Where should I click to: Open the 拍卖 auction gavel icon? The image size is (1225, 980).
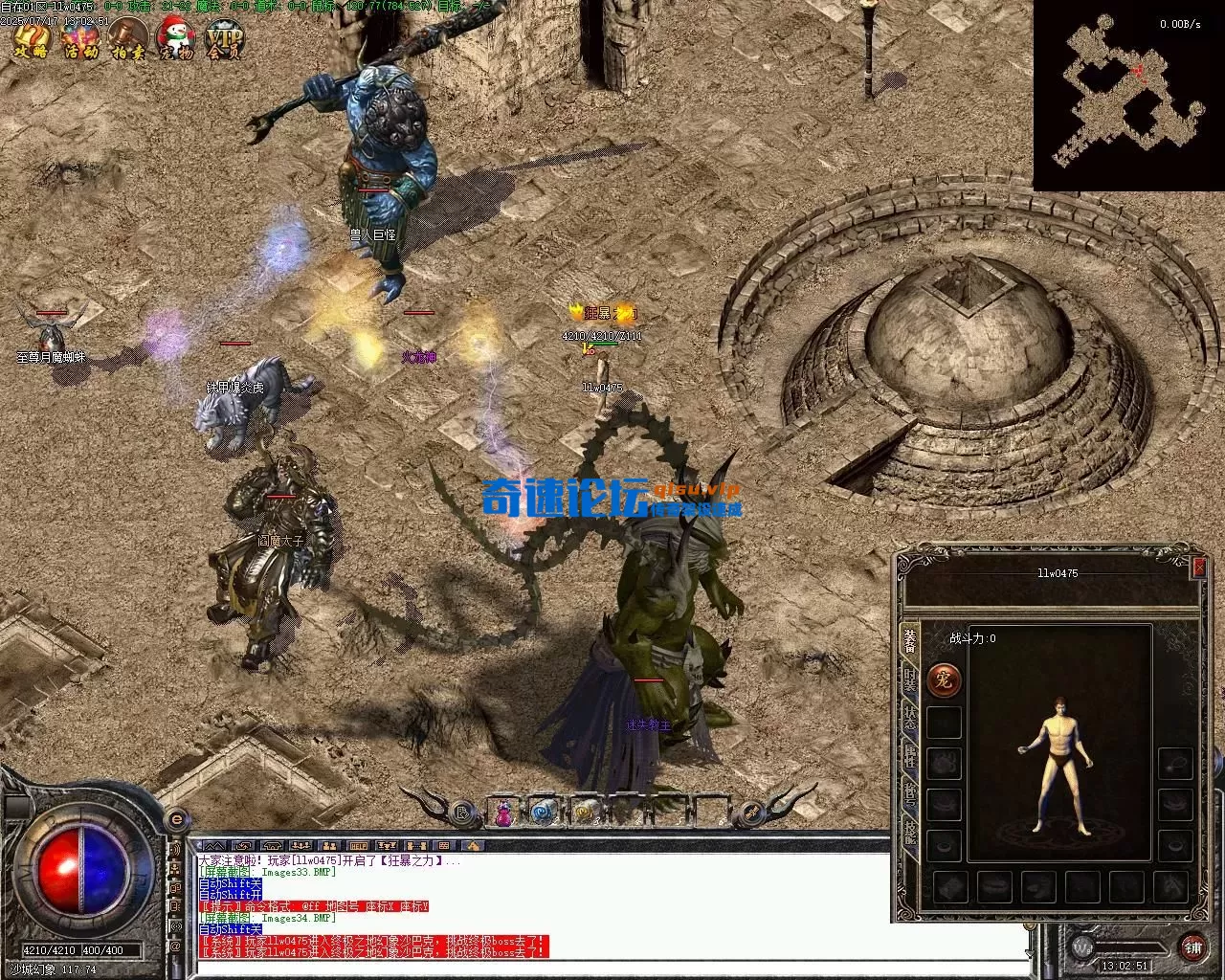[127, 40]
